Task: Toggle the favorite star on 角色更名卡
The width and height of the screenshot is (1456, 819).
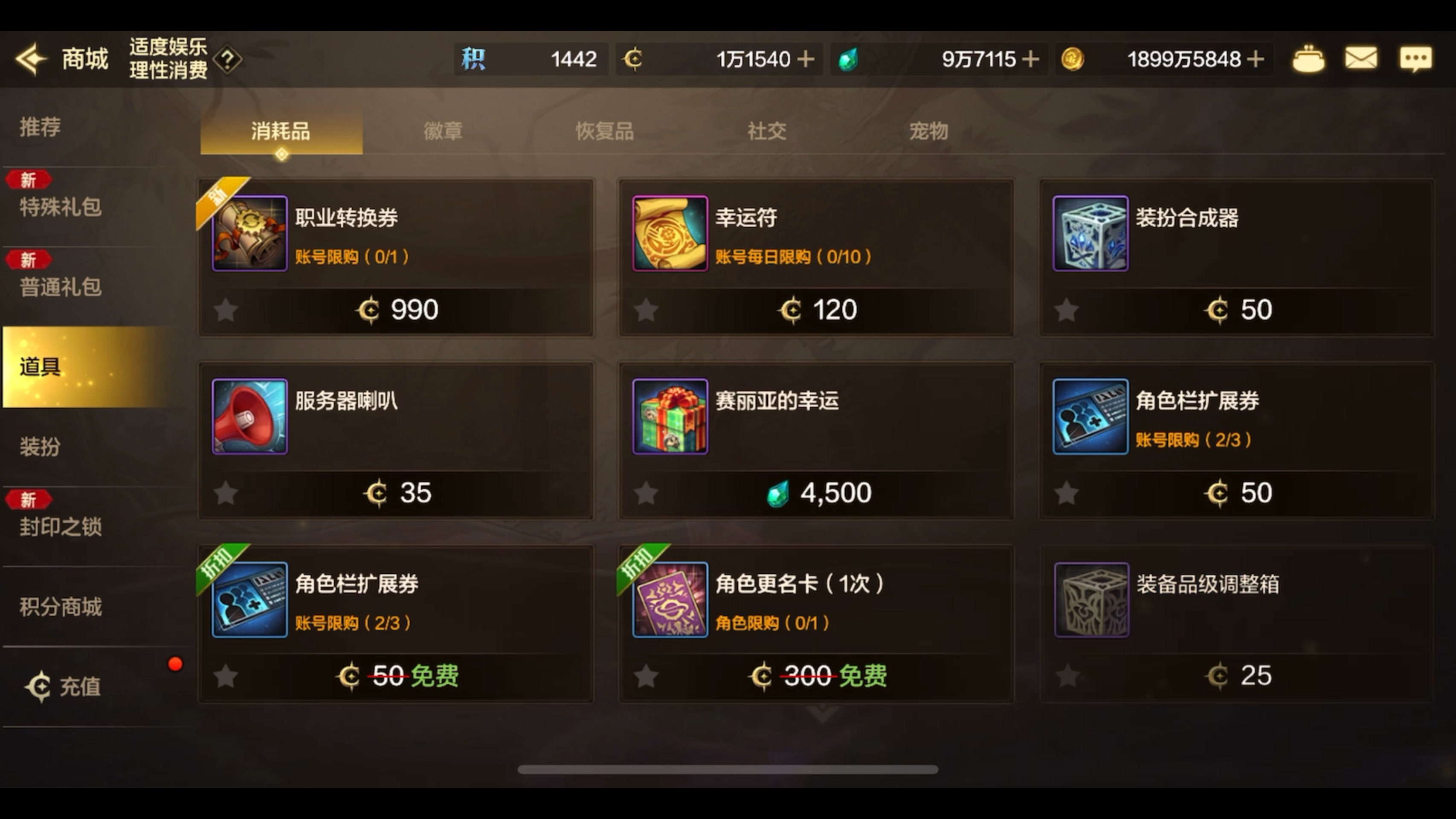Action: click(646, 676)
